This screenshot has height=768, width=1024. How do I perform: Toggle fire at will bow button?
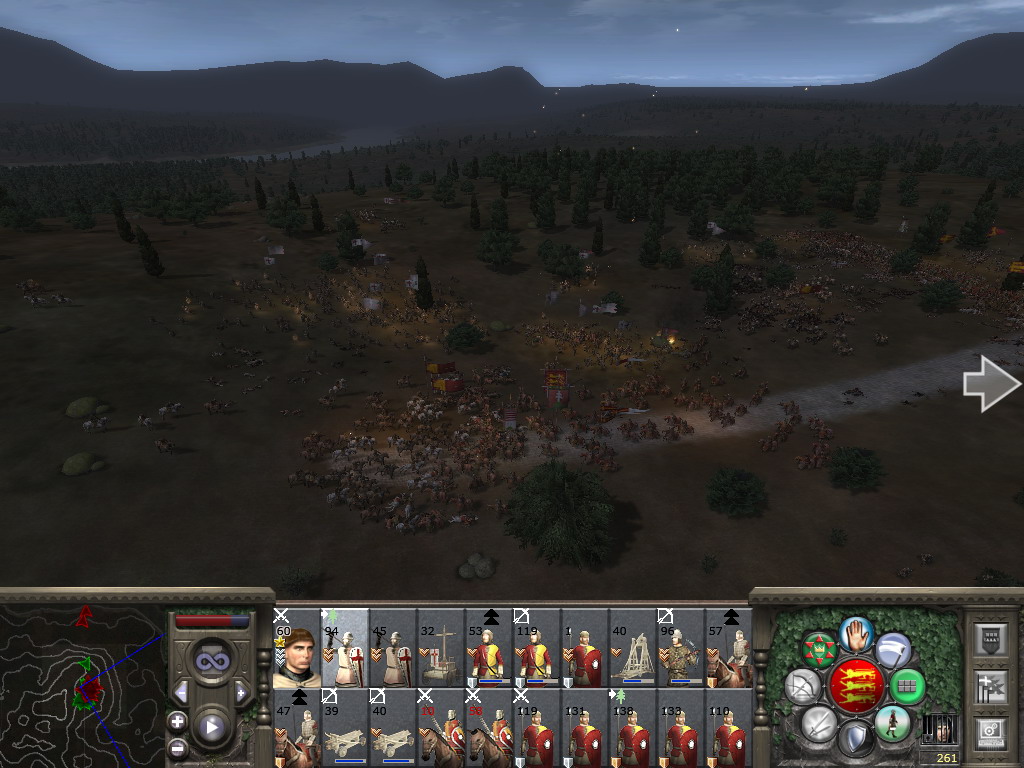pos(802,686)
